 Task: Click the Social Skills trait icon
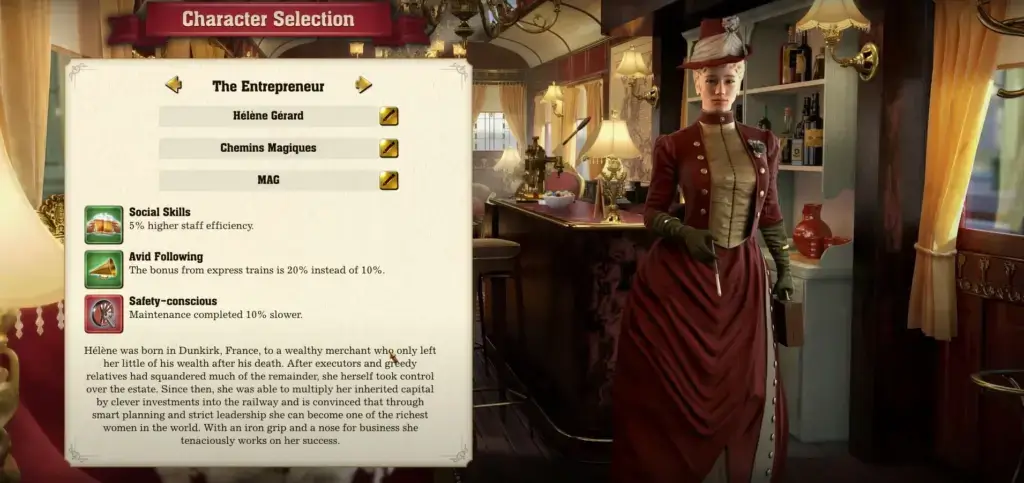pos(104,225)
